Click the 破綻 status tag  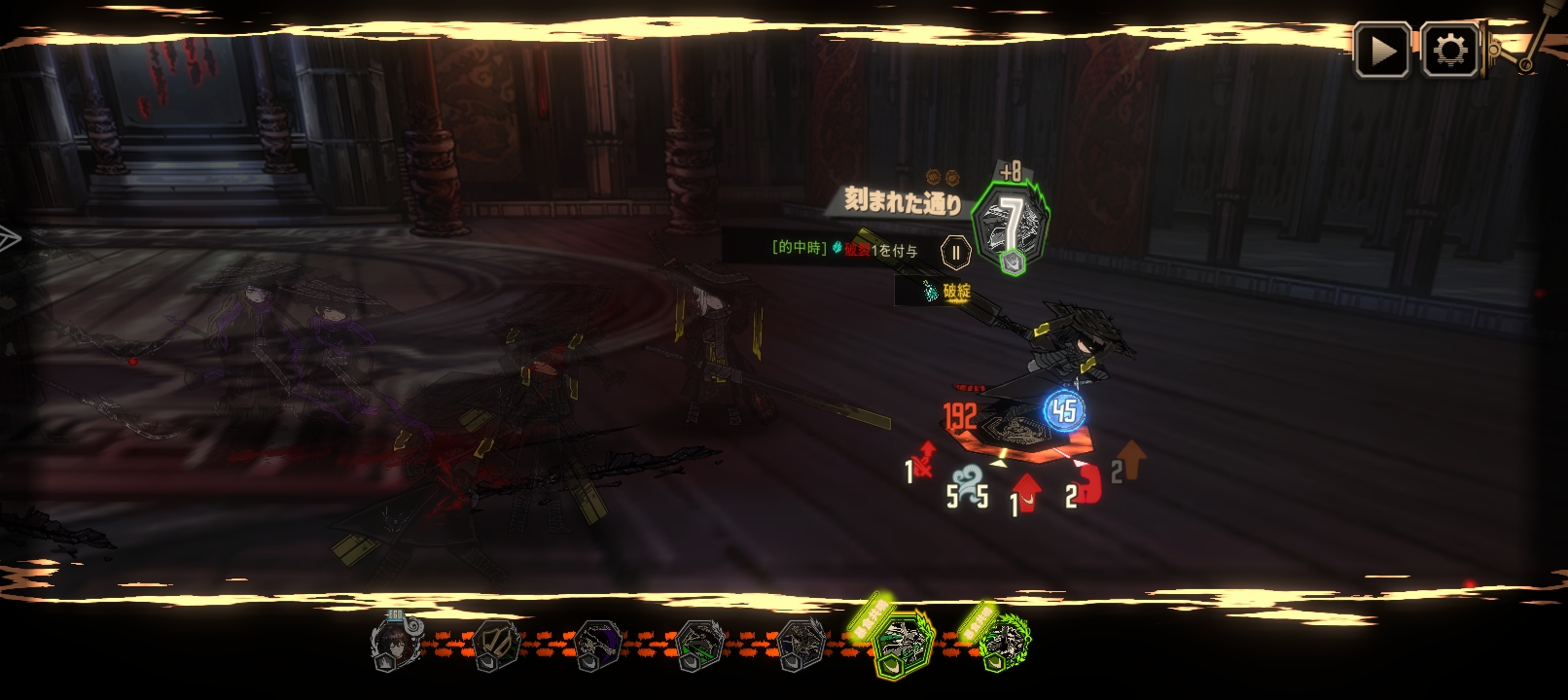(x=946, y=291)
